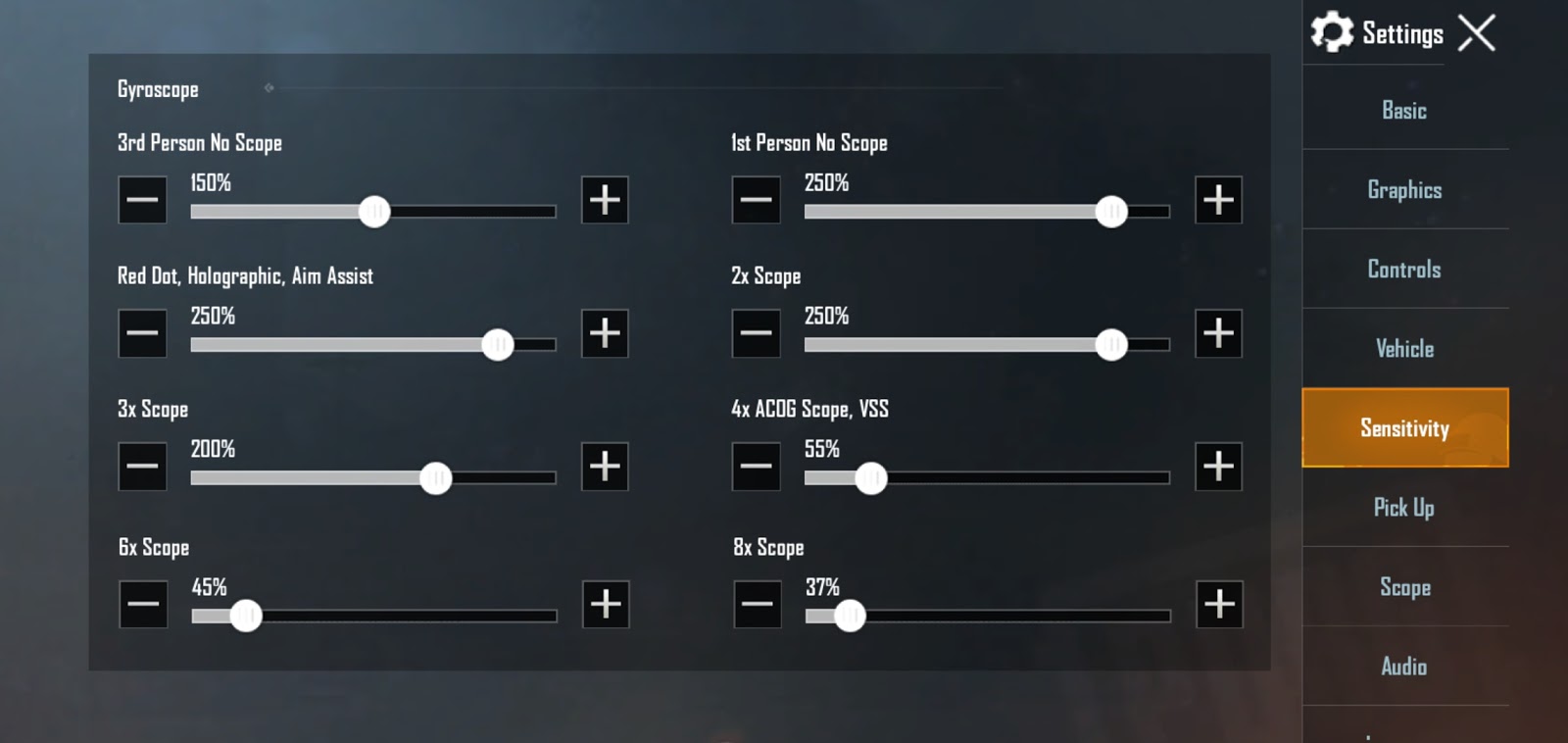Increase 1st Person No Scope sensitivity
Viewport: 1568px width, 743px height.
pos(1218,199)
